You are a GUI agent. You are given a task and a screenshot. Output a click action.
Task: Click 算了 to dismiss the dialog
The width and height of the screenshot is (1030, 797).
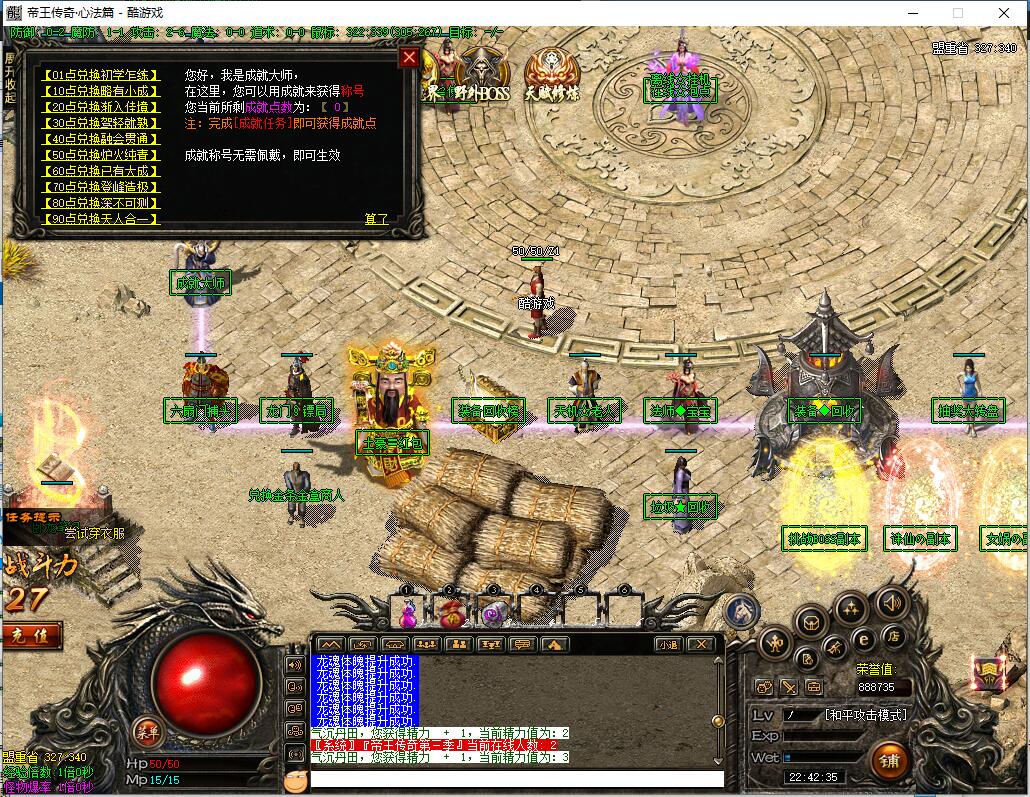pos(376,219)
